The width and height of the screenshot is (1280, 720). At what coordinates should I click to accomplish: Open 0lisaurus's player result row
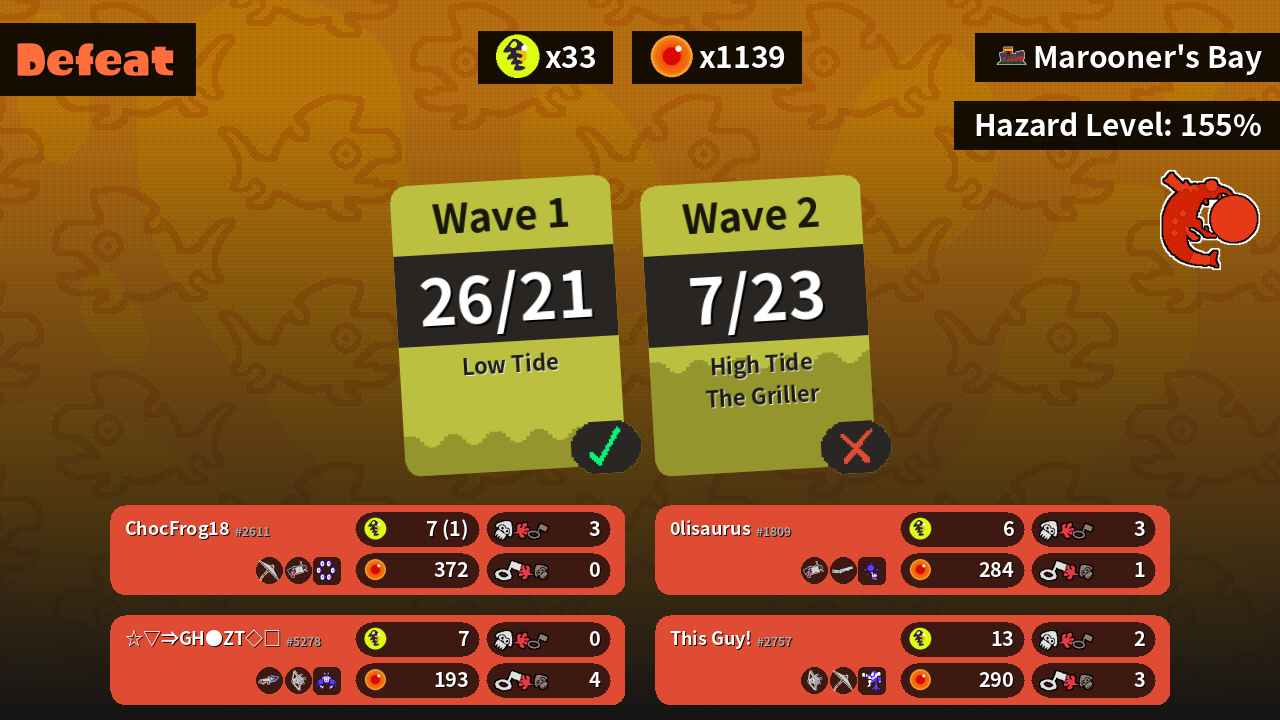coord(912,550)
